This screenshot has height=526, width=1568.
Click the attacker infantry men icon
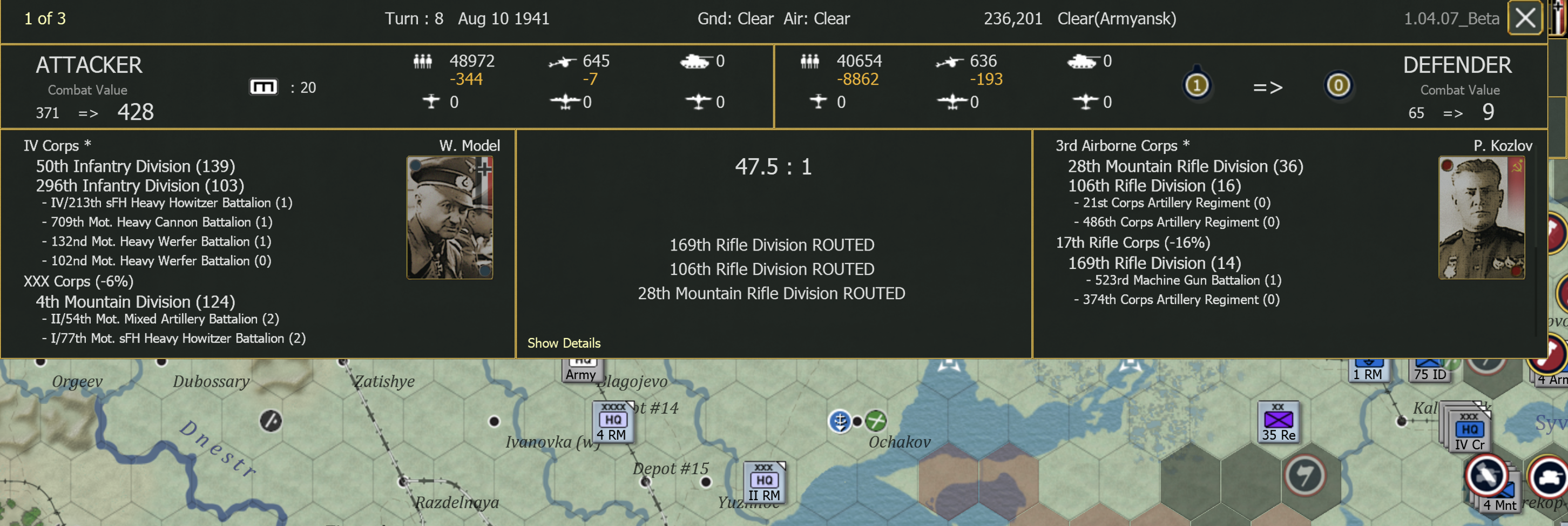[x=422, y=61]
